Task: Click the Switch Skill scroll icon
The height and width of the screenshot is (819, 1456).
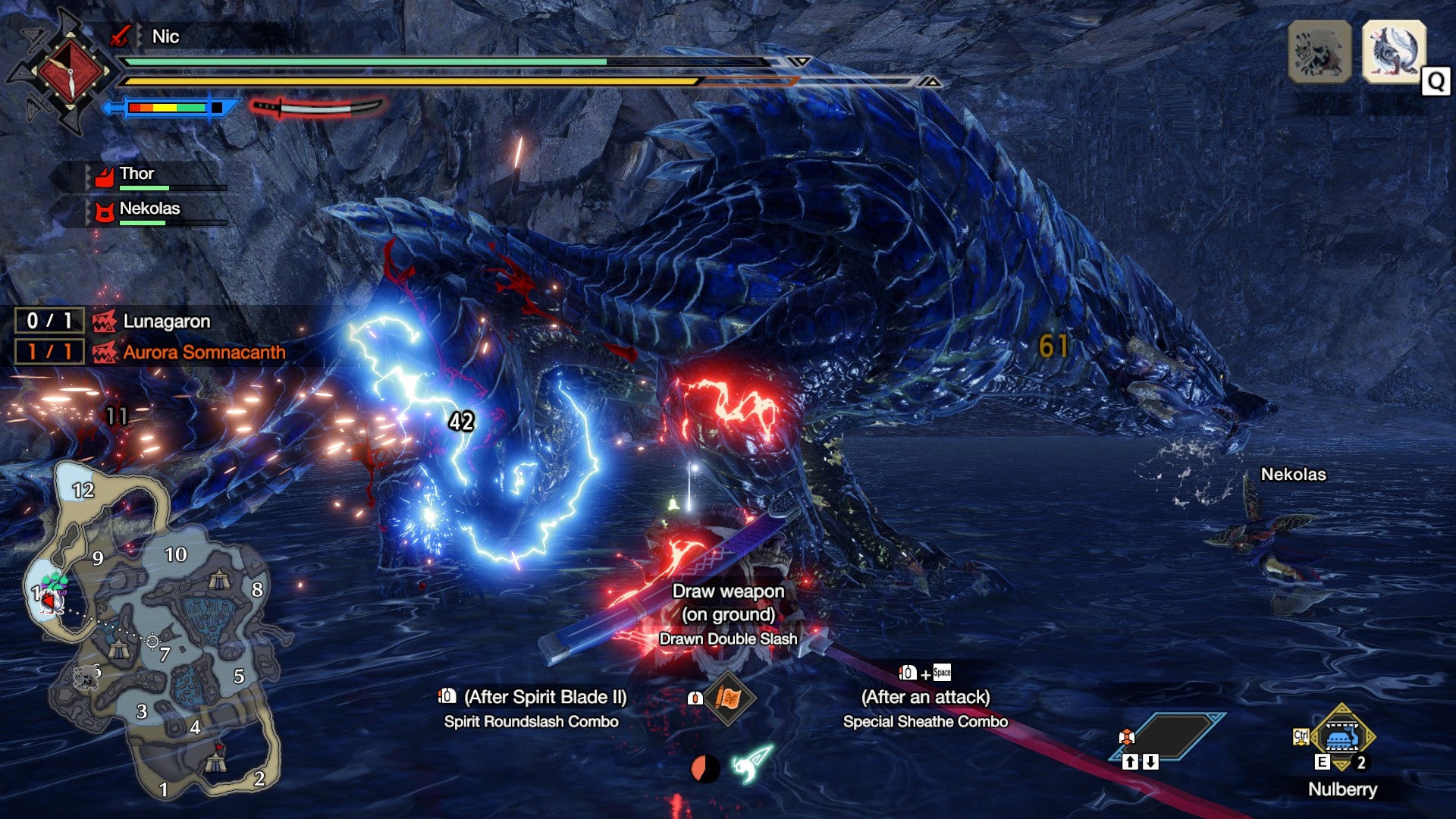Action: coord(728,698)
